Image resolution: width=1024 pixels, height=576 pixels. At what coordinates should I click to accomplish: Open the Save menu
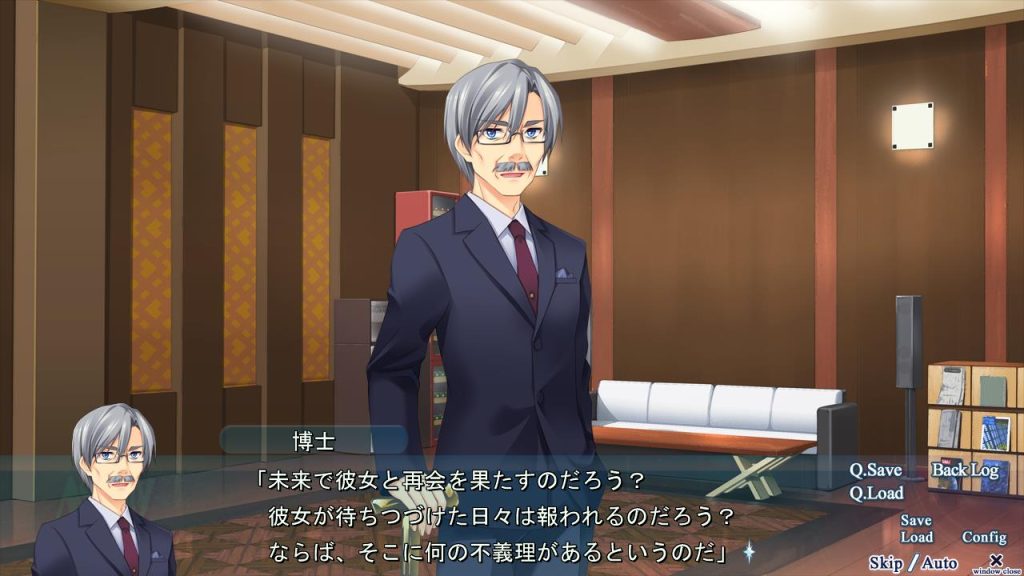[915, 521]
